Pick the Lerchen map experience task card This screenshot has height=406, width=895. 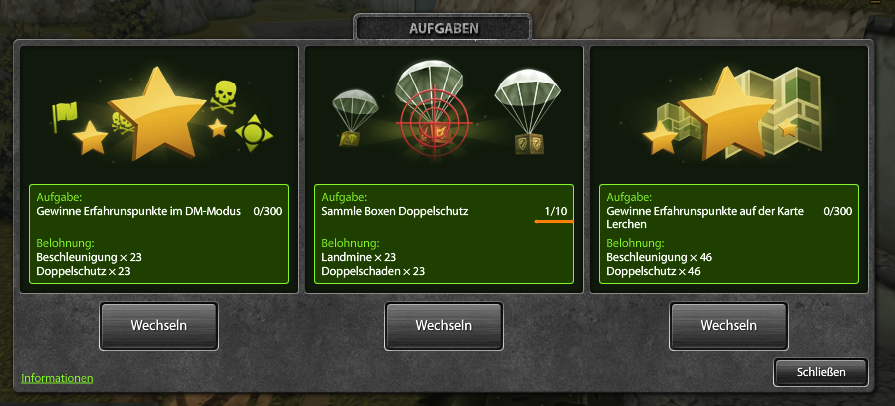coord(729,168)
